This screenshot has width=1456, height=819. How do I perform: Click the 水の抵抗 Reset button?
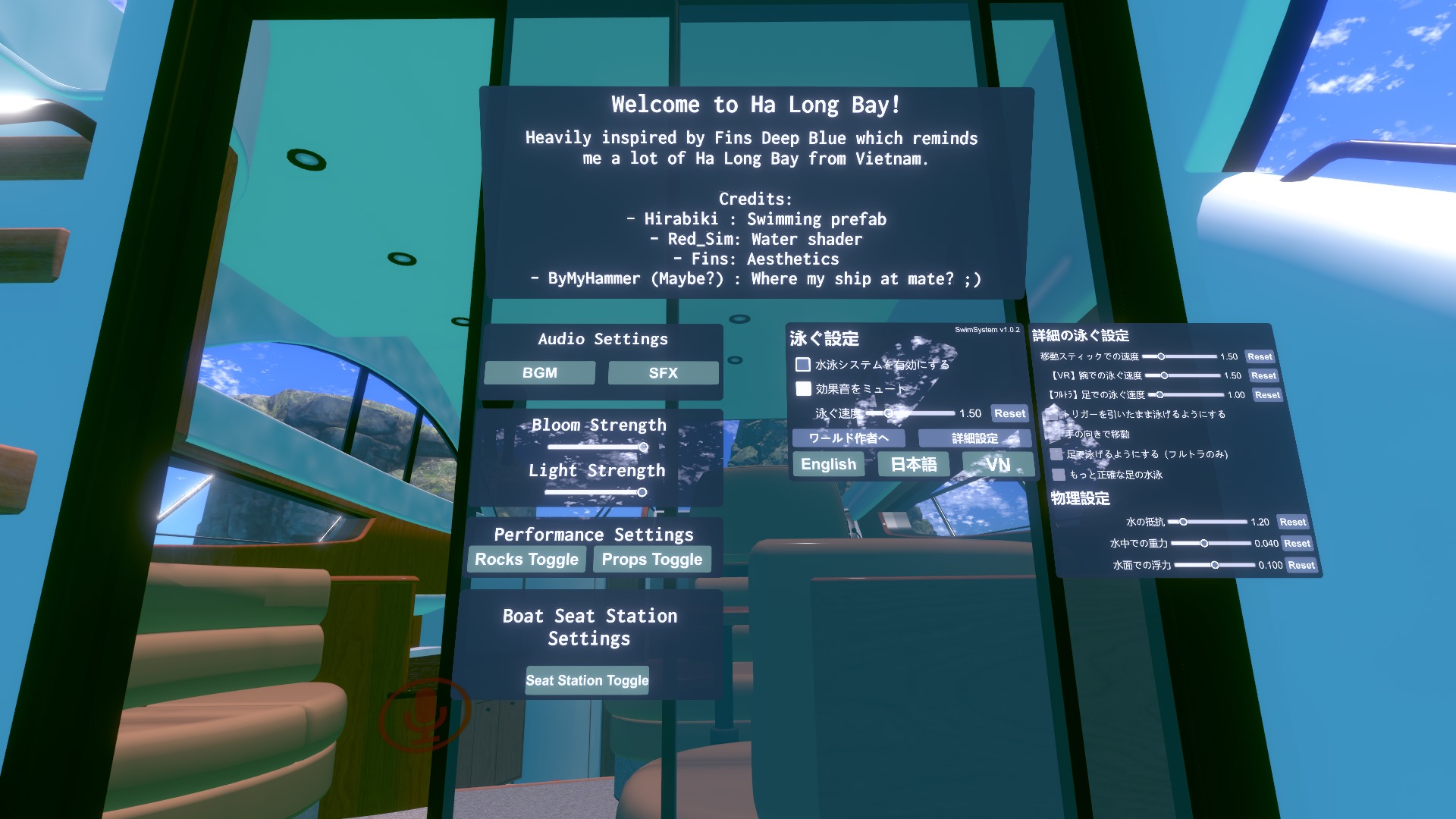tap(1293, 522)
